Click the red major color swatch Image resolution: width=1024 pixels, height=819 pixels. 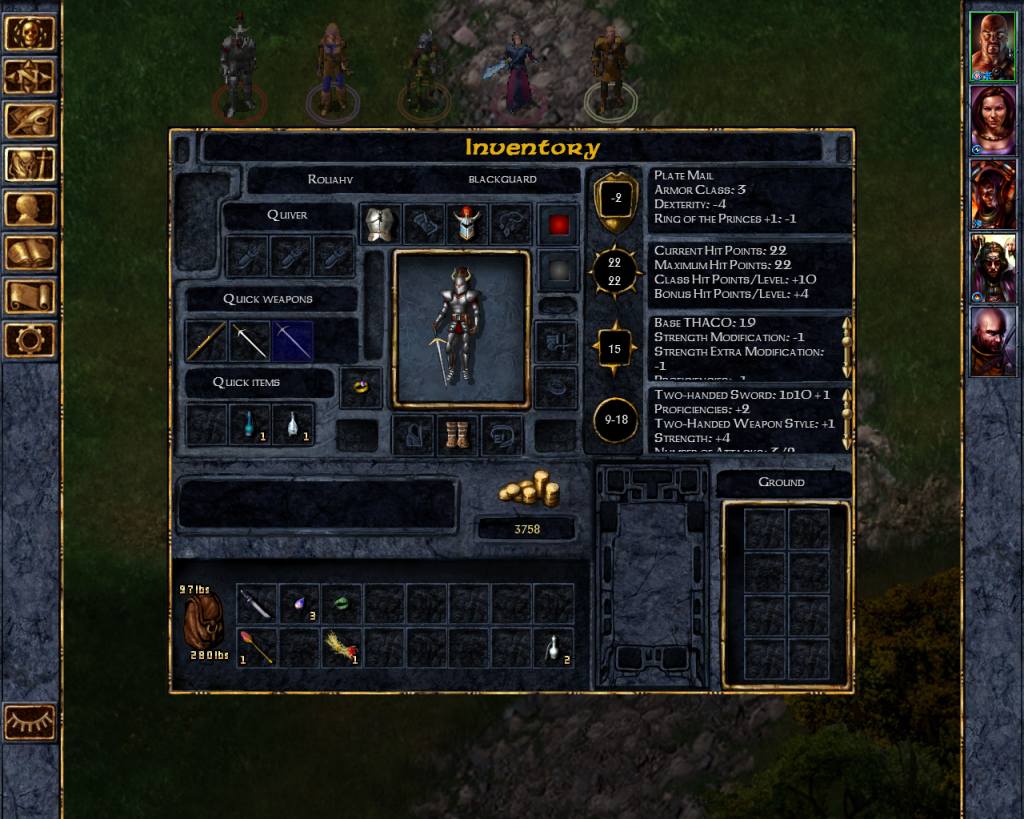pos(558,225)
